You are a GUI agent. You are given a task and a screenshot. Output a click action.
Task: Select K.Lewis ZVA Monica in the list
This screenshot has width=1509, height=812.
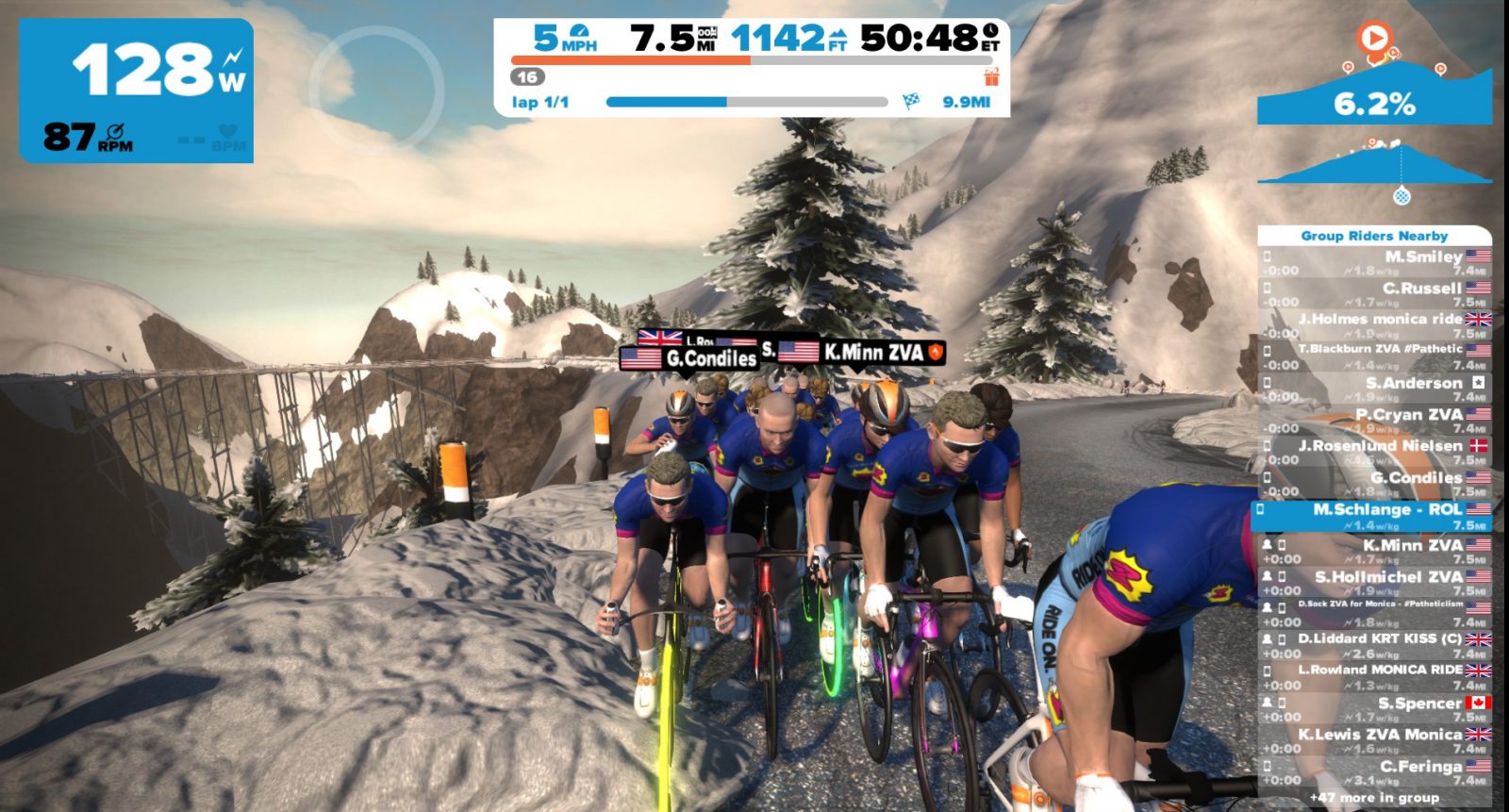1374,740
